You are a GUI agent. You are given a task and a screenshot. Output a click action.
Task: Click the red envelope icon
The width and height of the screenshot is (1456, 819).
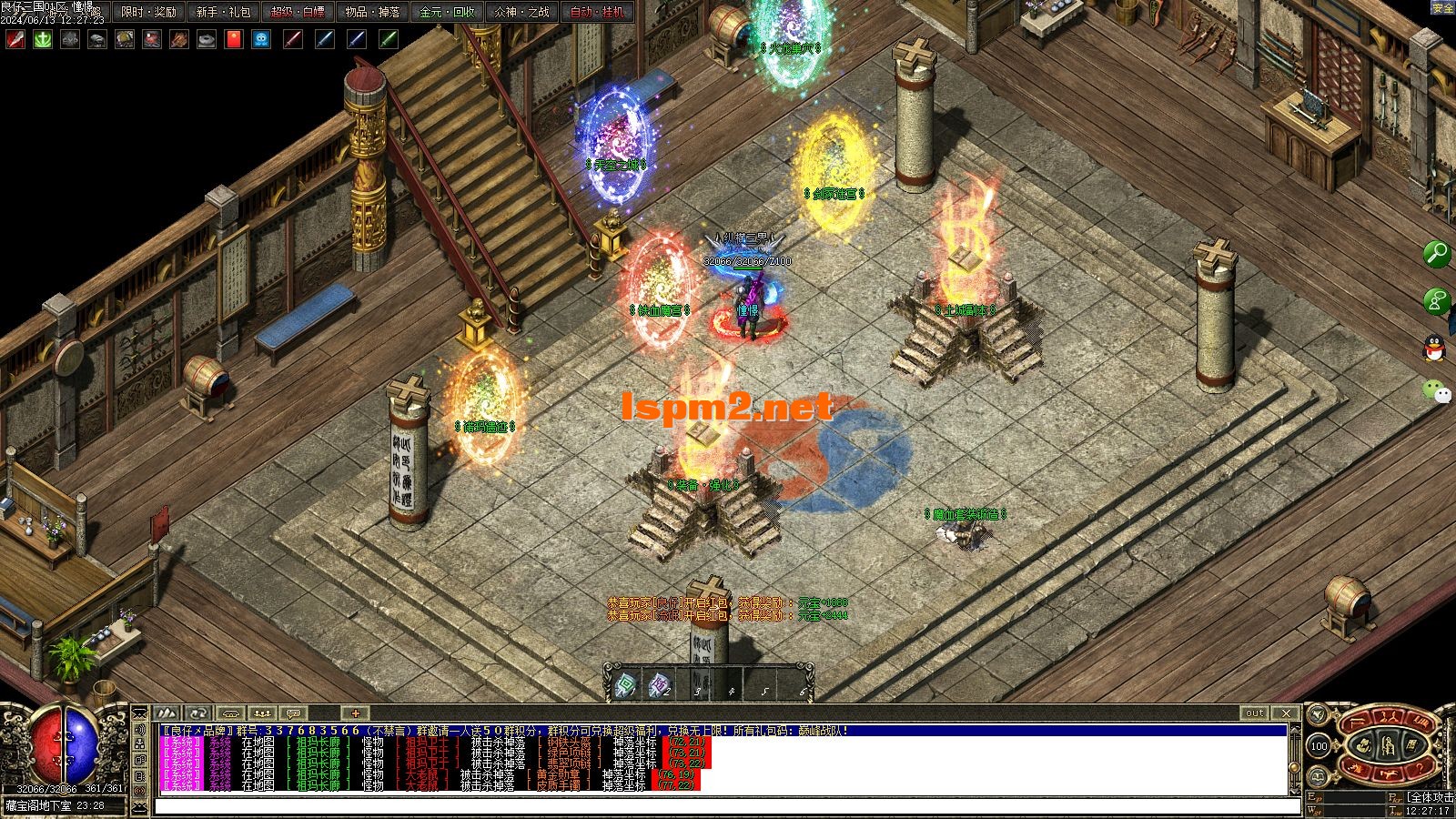[234, 39]
